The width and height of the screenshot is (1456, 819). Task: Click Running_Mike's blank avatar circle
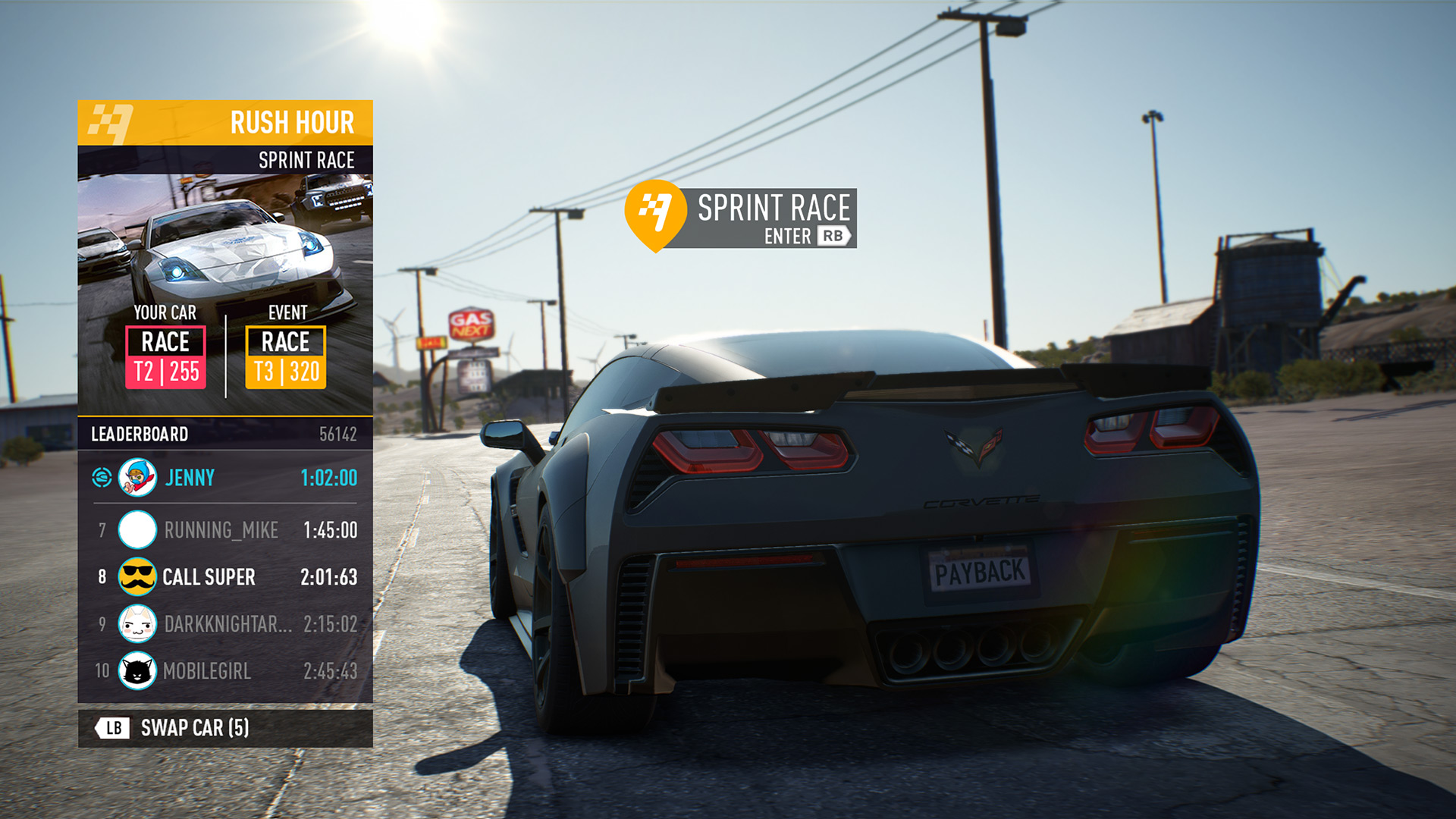pos(137,530)
